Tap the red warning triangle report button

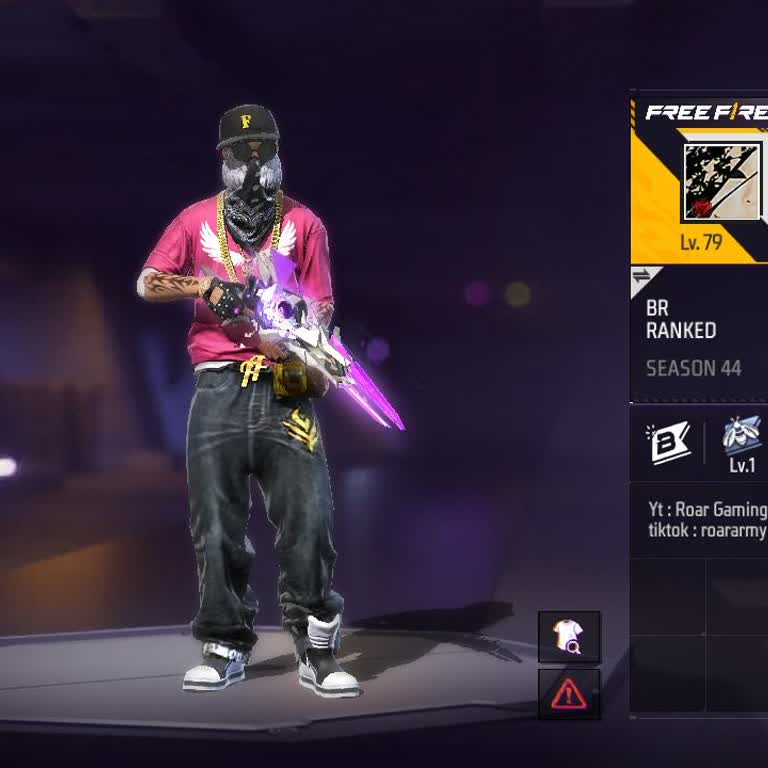(569, 693)
